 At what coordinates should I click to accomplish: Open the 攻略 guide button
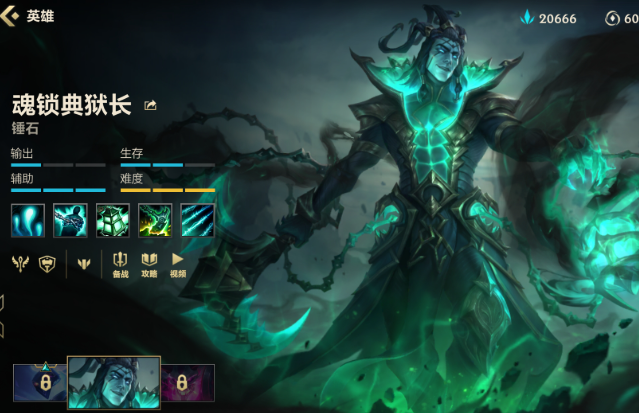(x=149, y=264)
